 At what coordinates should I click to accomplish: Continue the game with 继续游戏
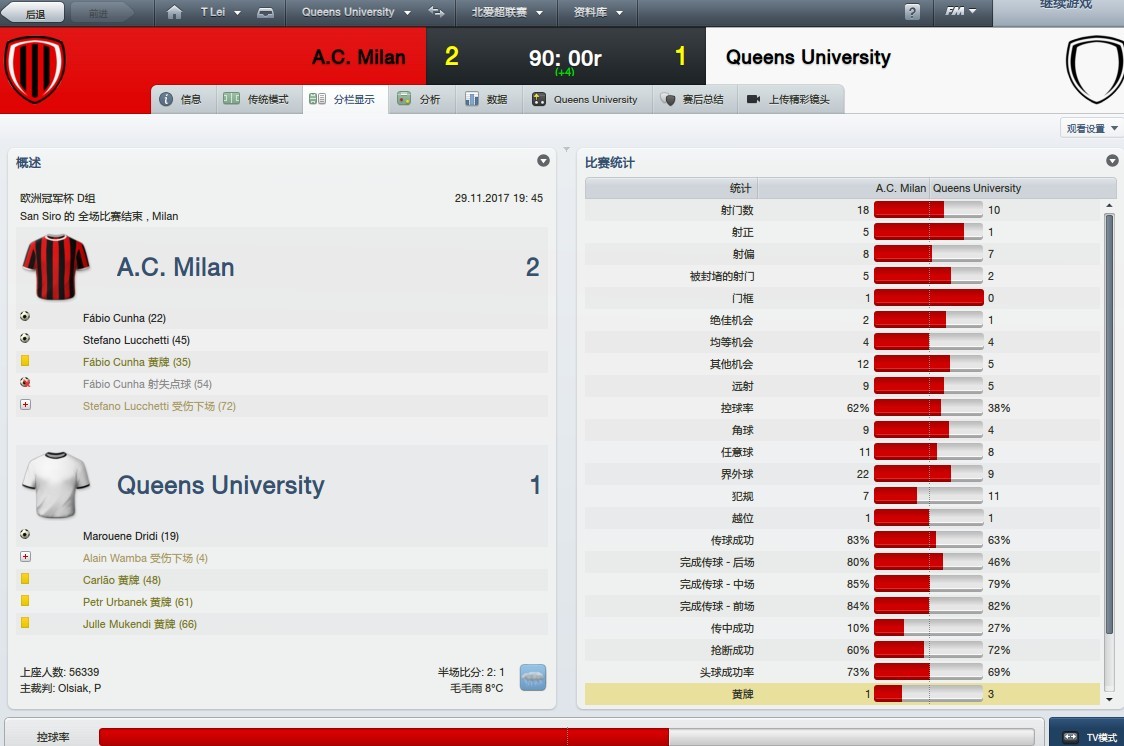pos(1065,6)
